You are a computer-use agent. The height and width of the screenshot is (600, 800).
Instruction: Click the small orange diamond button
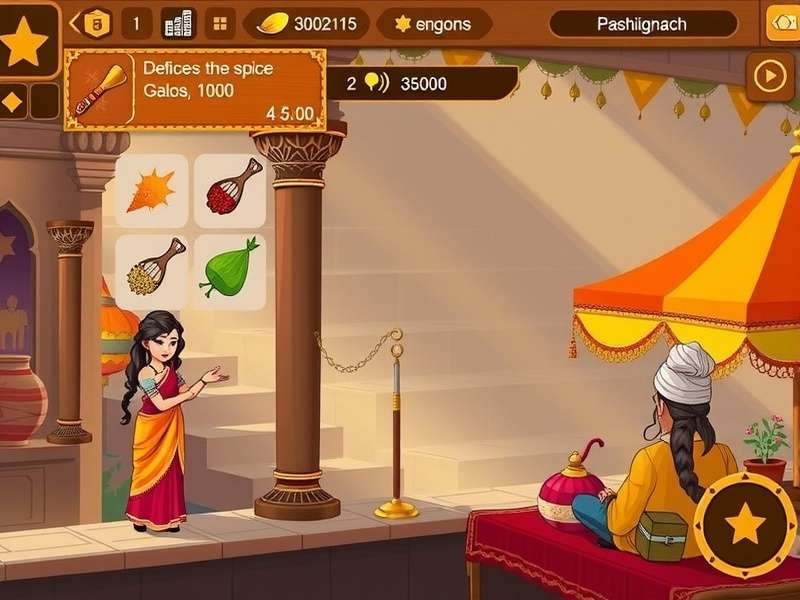coord(14,101)
